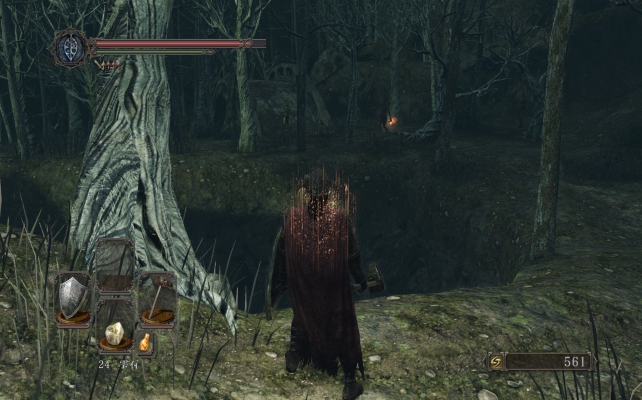This screenshot has height=400, width=642.
Task: Select the small orange flask item icon
Action: (x=145, y=343)
